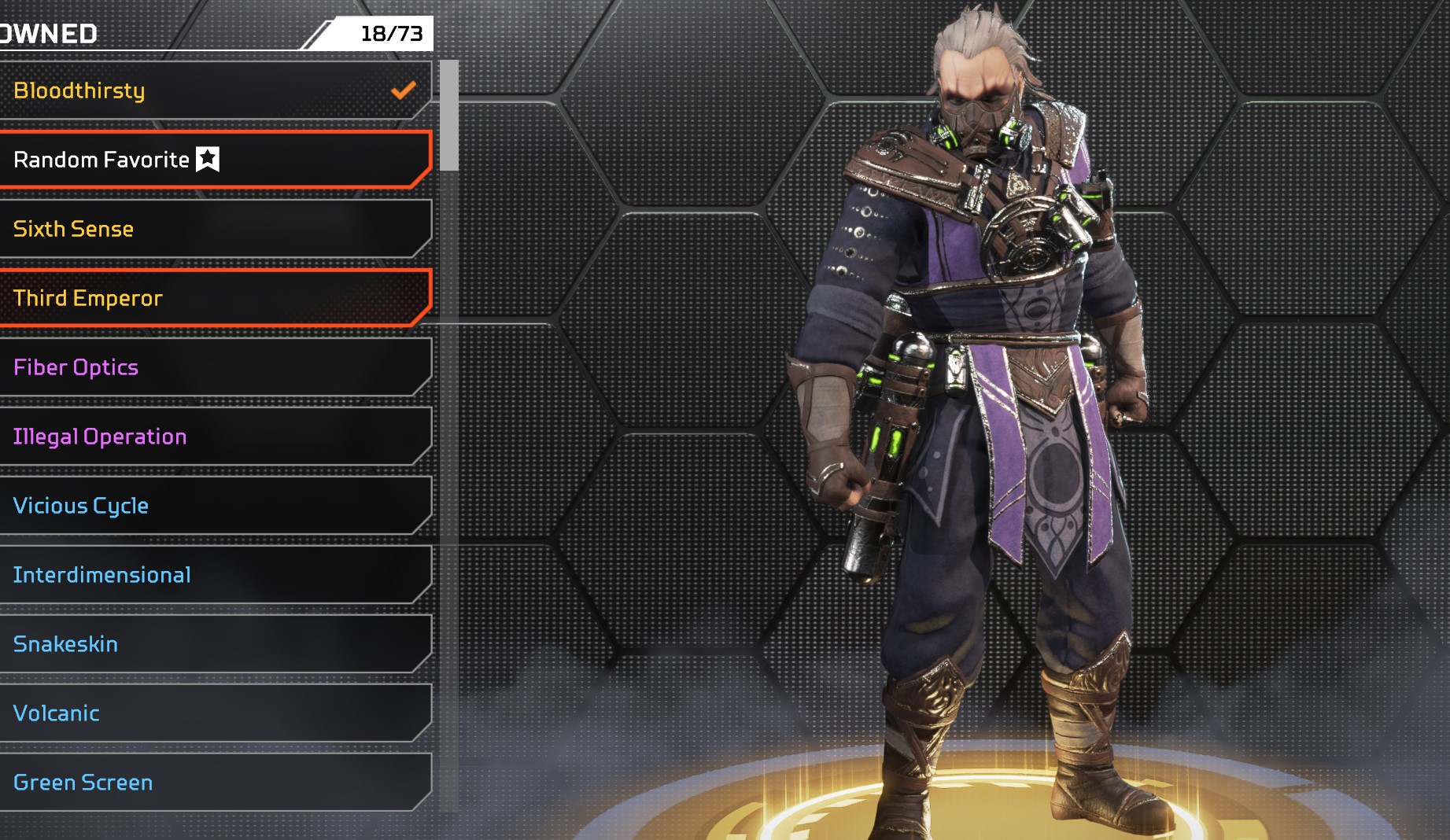Select the Snakeskin skin
The width and height of the screenshot is (1450, 840).
[x=212, y=644]
